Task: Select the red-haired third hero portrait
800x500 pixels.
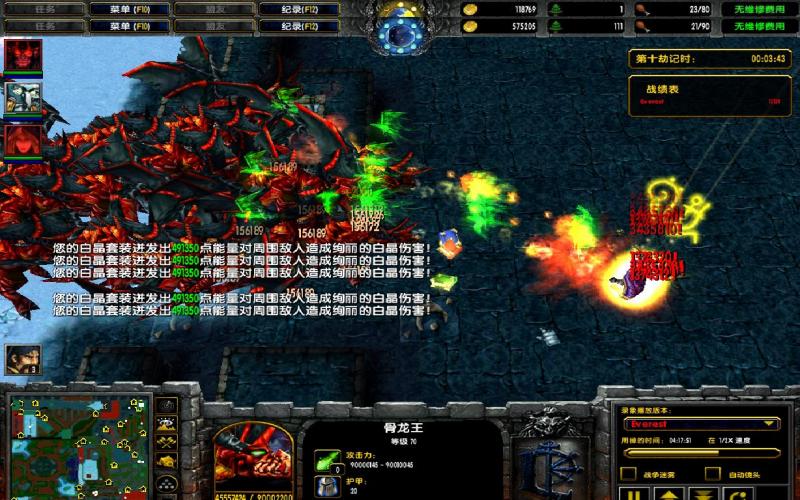Action: pyautogui.click(x=22, y=140)
